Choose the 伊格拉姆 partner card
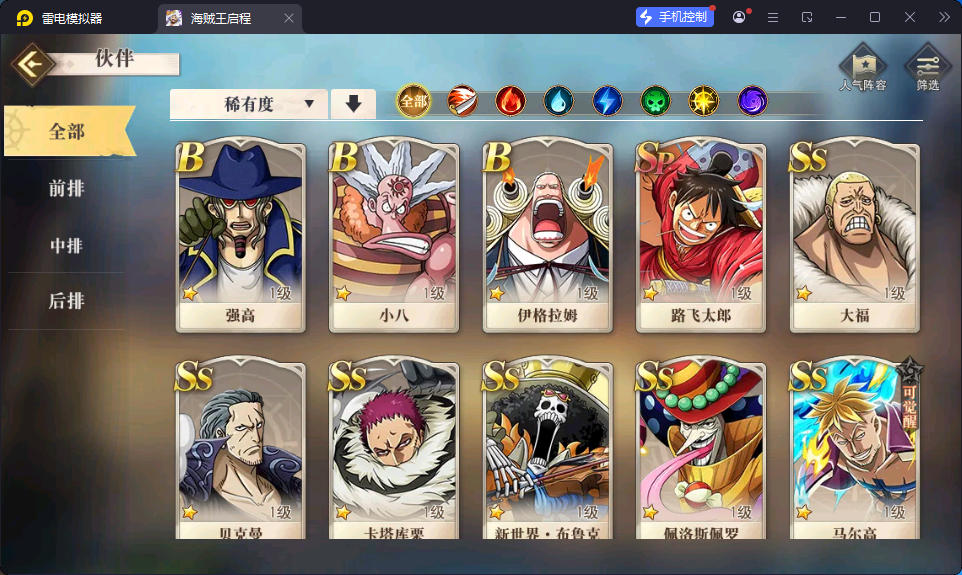This screenshot has width=962, height=575. (x=548, y=237)
